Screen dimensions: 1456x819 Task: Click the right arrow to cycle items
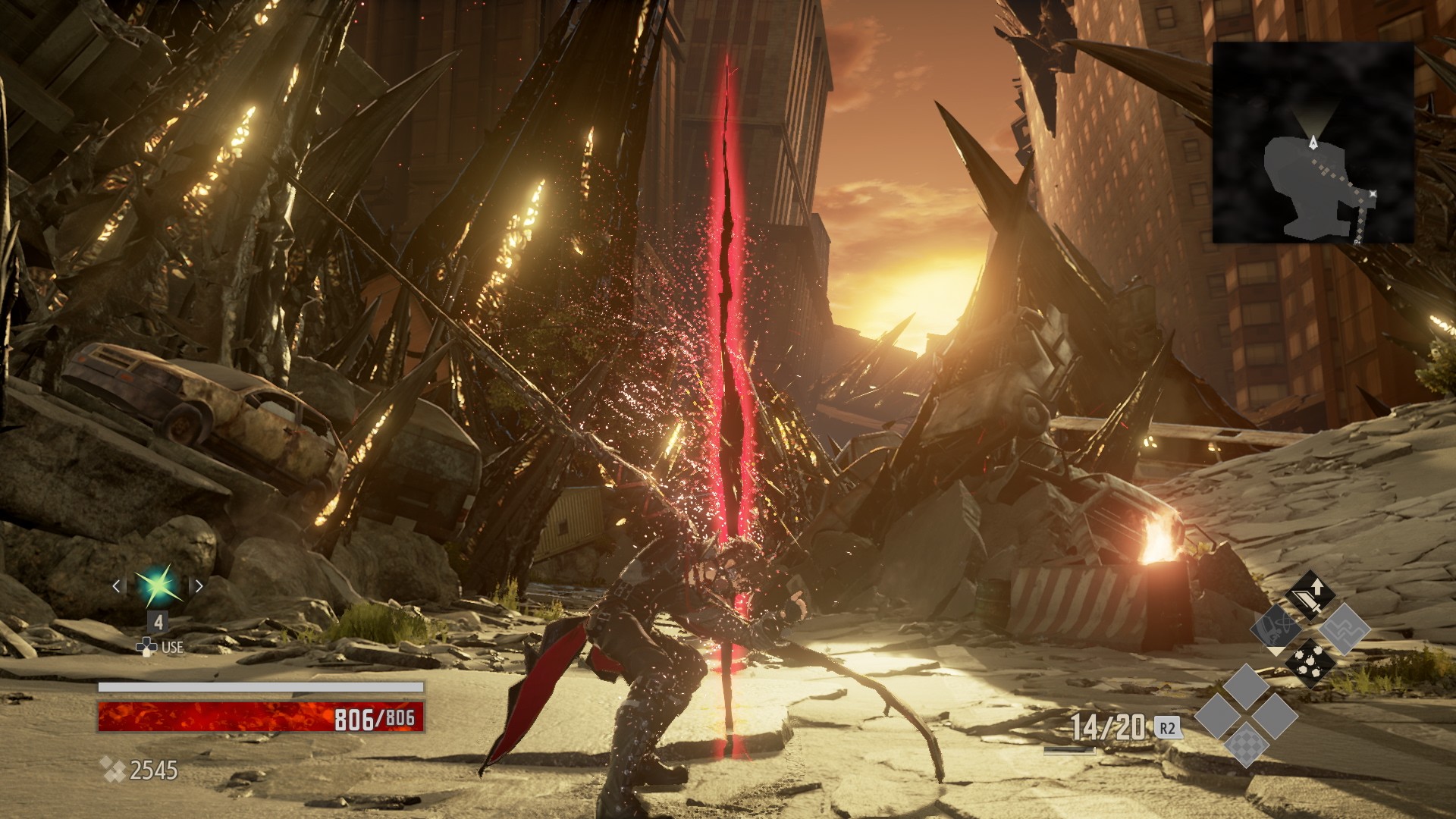coord(199,586)
